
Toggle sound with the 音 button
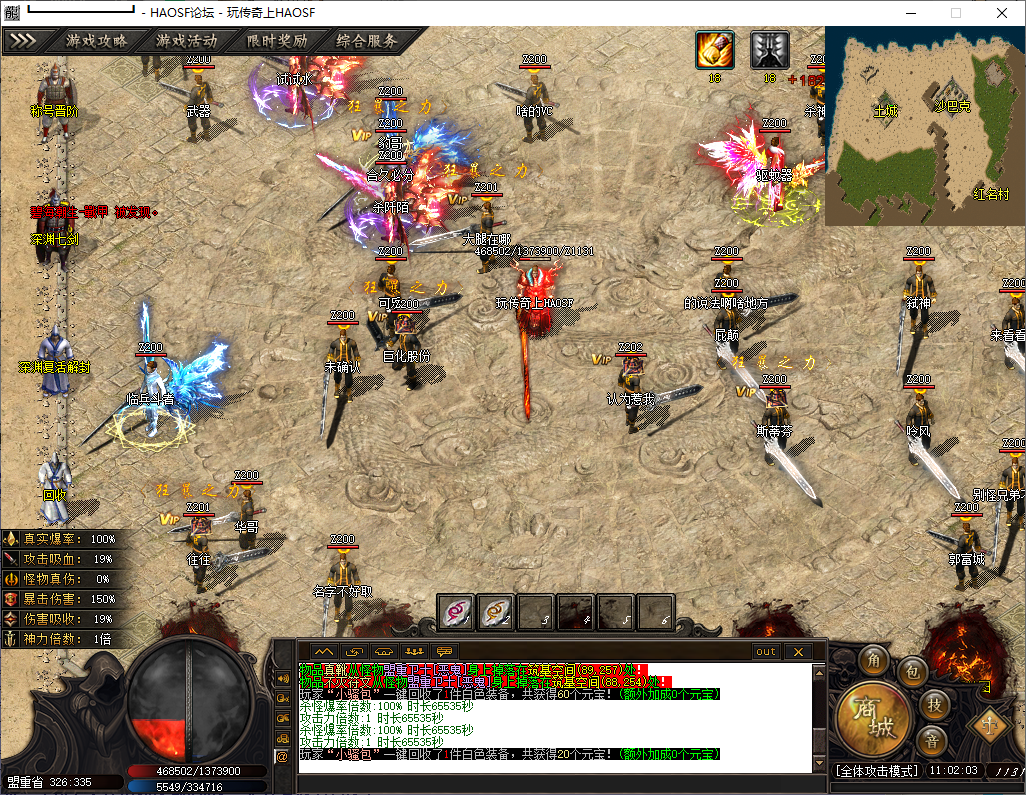tap(931, 741)
